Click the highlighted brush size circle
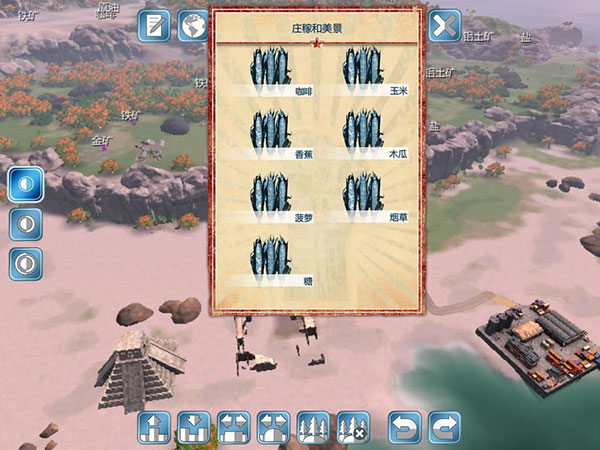 [26, 183]
